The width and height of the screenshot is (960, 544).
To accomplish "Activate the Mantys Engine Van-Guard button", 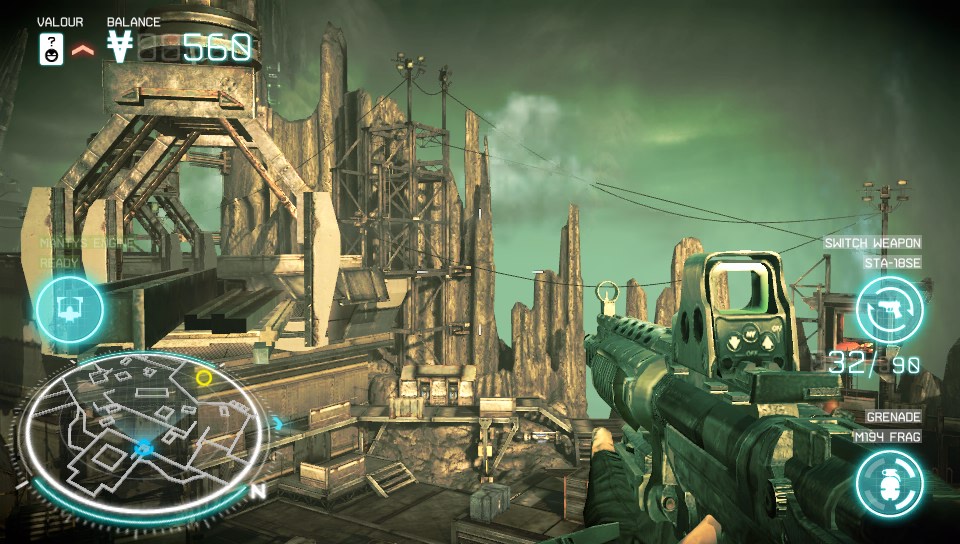I will click(70, 310).
